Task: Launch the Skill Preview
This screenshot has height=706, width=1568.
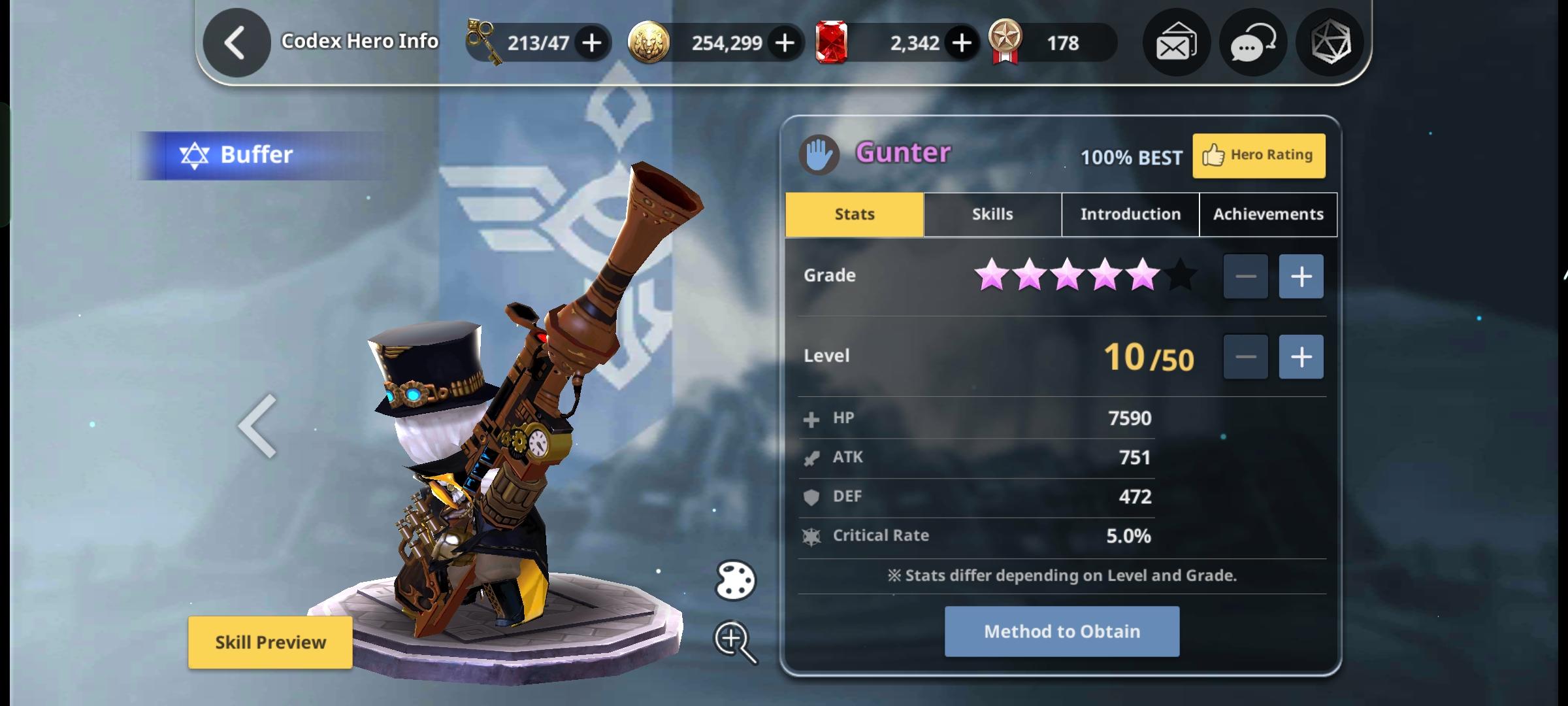Action: tap(270, 641)
